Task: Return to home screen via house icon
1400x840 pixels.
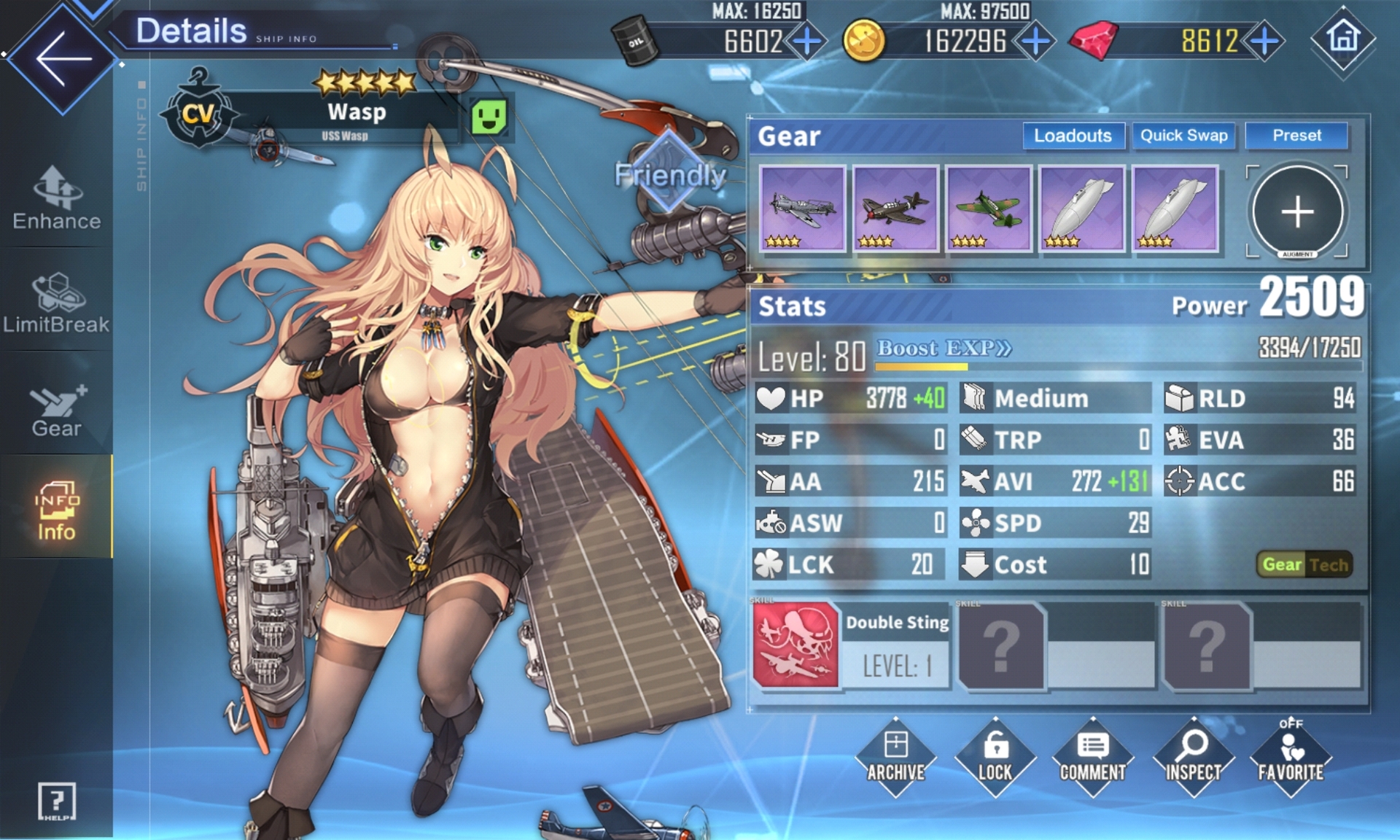Action: [1343, 38]
